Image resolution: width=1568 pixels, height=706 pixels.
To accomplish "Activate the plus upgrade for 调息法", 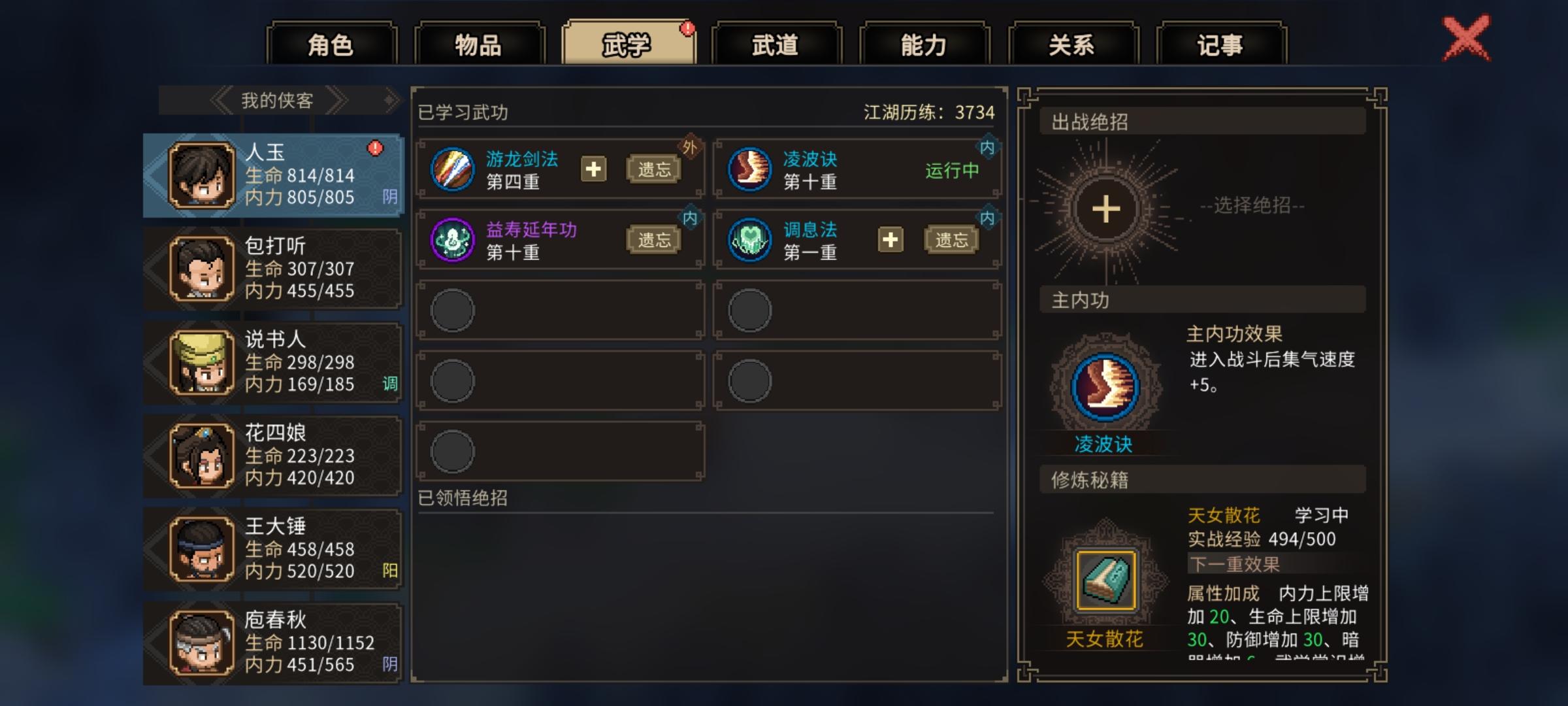I will (x=890, y=239).
